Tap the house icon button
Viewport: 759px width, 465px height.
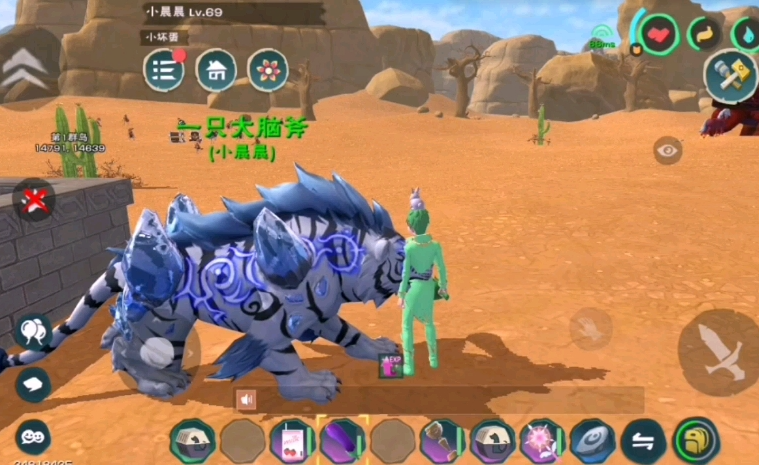216,70
